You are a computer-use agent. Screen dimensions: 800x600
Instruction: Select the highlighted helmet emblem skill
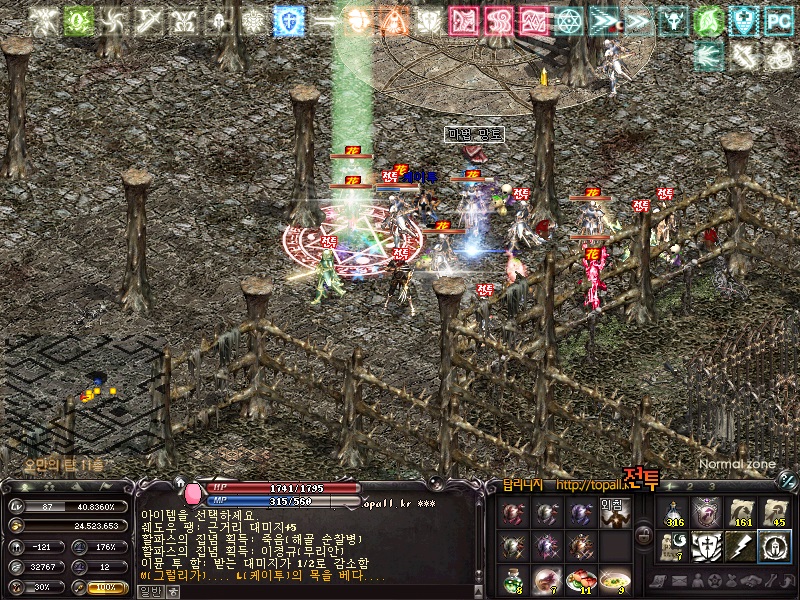click(x=775, y=546)
